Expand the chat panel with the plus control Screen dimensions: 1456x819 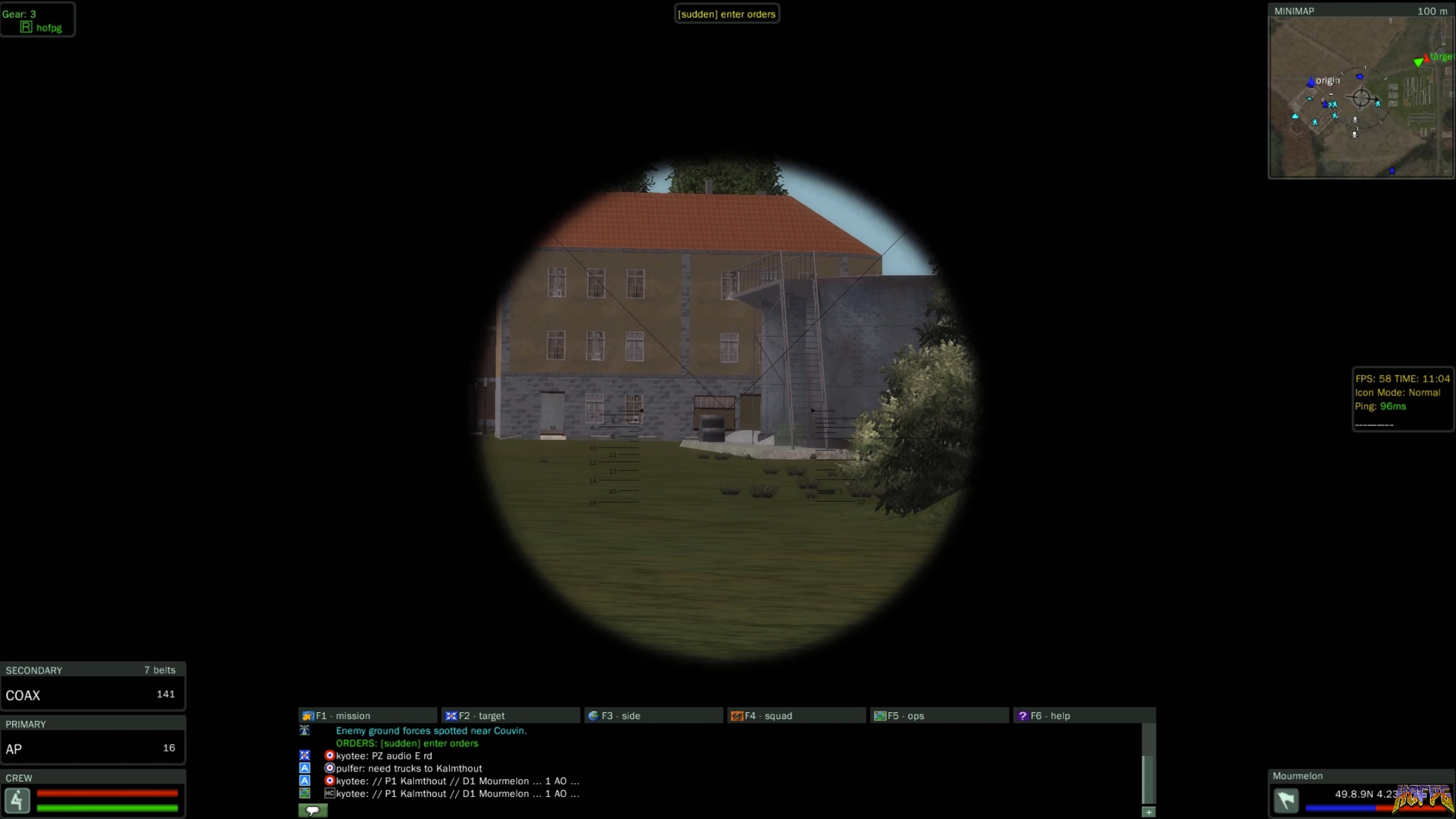[x=1148, y=811]
